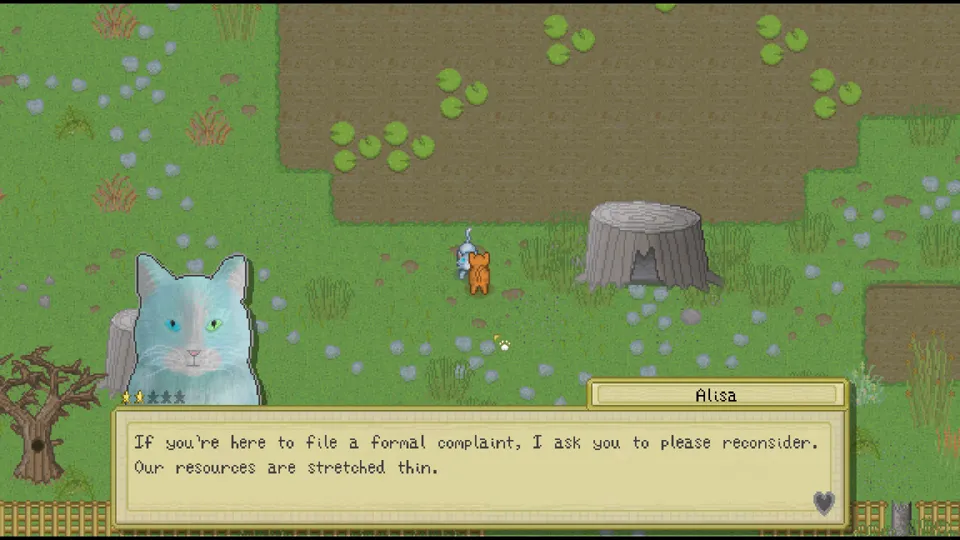
Task: Click the heart icon to continue dialogue
Action: tap(823, 503)
